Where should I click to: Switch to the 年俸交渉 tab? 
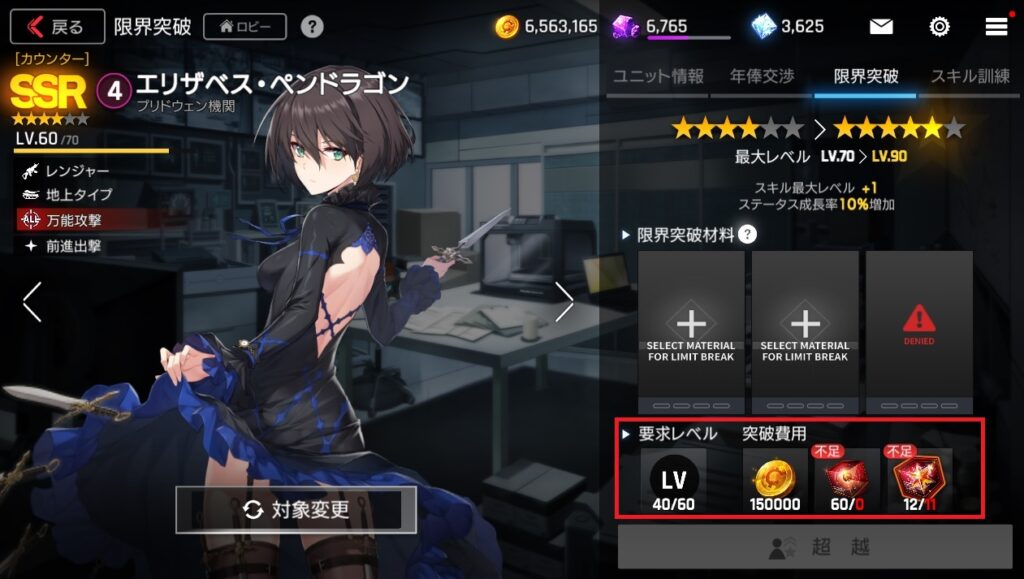[x=761, y=76]
